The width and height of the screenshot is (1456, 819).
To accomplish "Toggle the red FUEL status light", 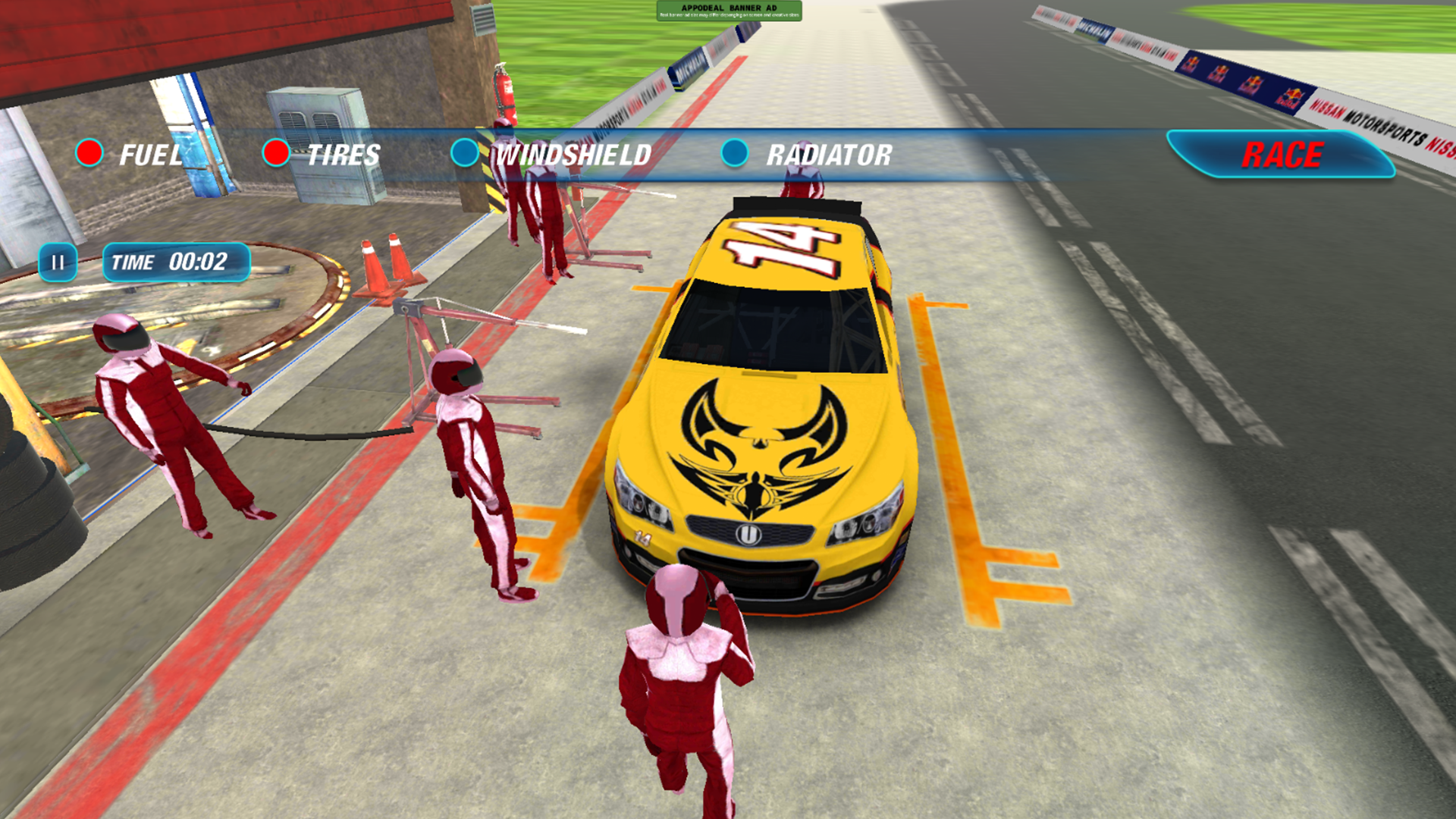I will coord(89,152).
